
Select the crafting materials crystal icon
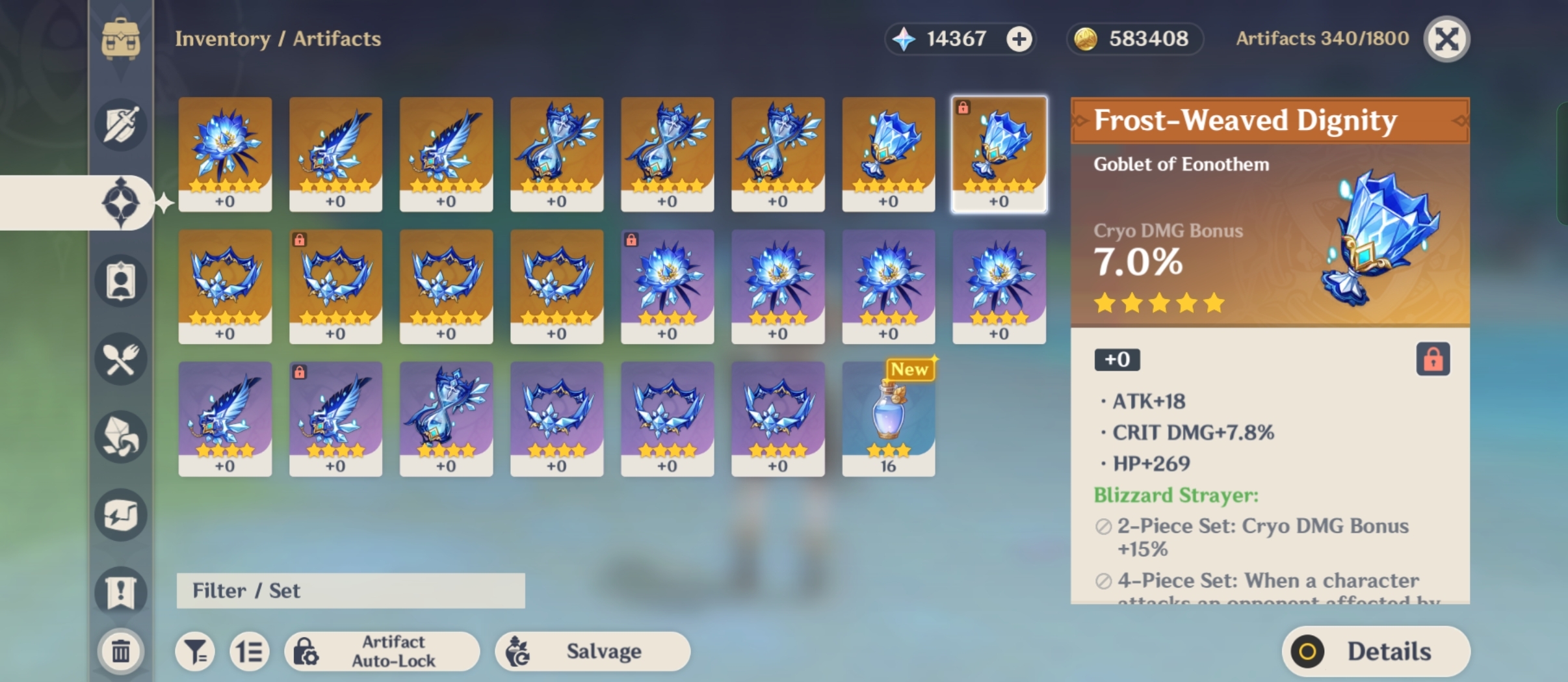(x=121, y=437)
